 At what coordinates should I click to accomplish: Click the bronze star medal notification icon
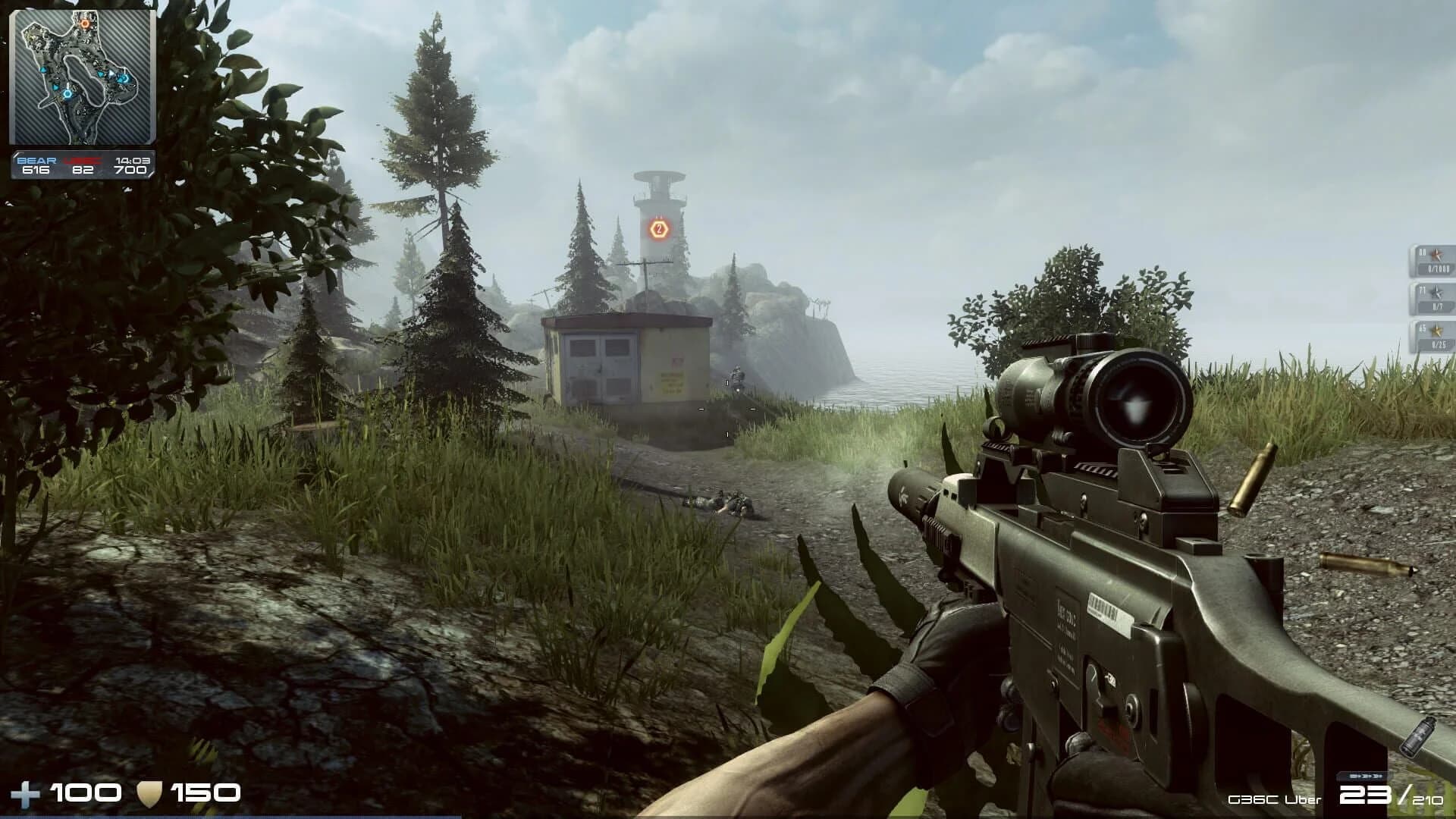tap(1437, 254)
